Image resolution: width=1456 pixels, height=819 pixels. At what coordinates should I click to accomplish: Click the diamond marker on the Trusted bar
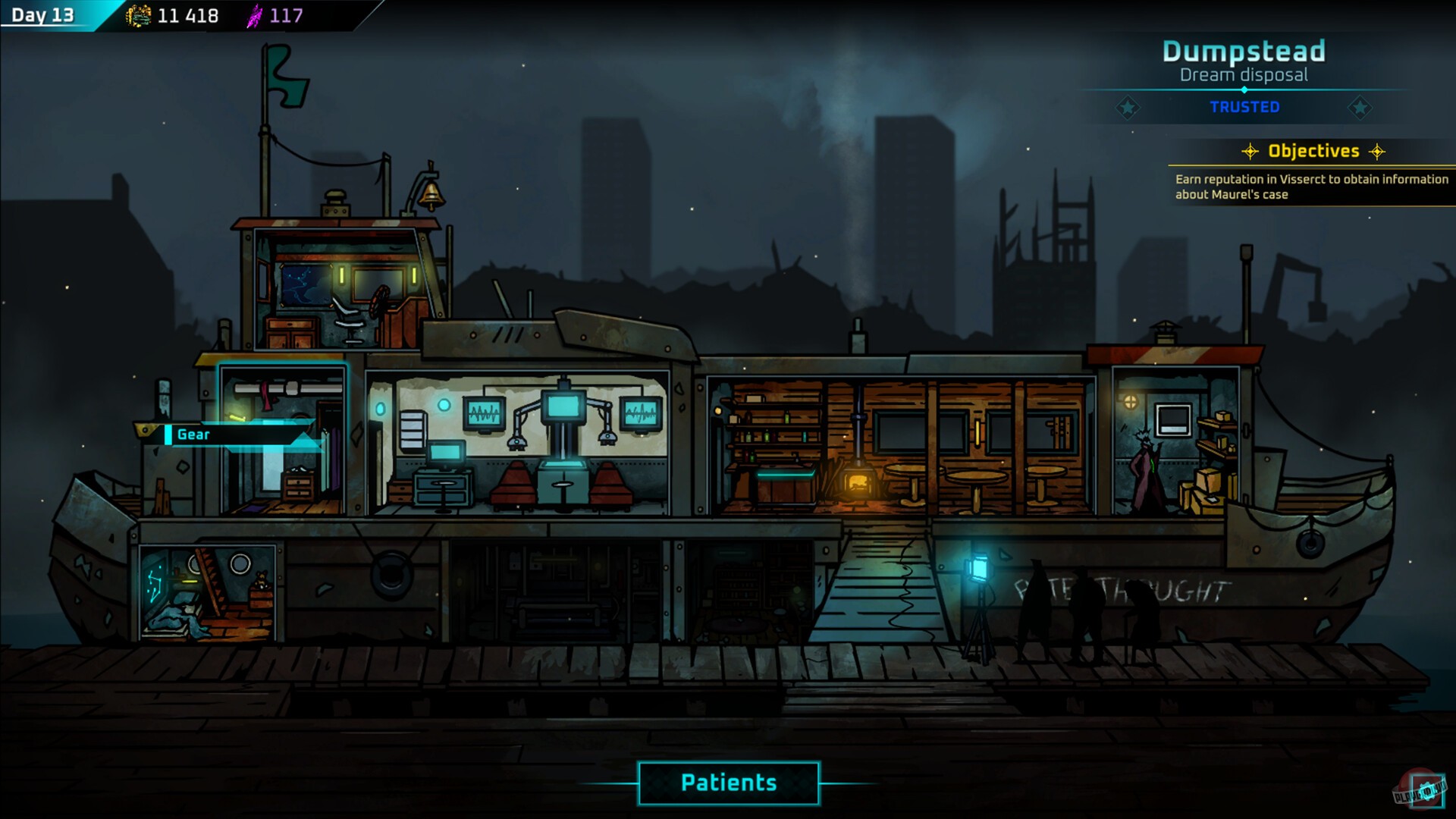click(x=1244, y=89)
